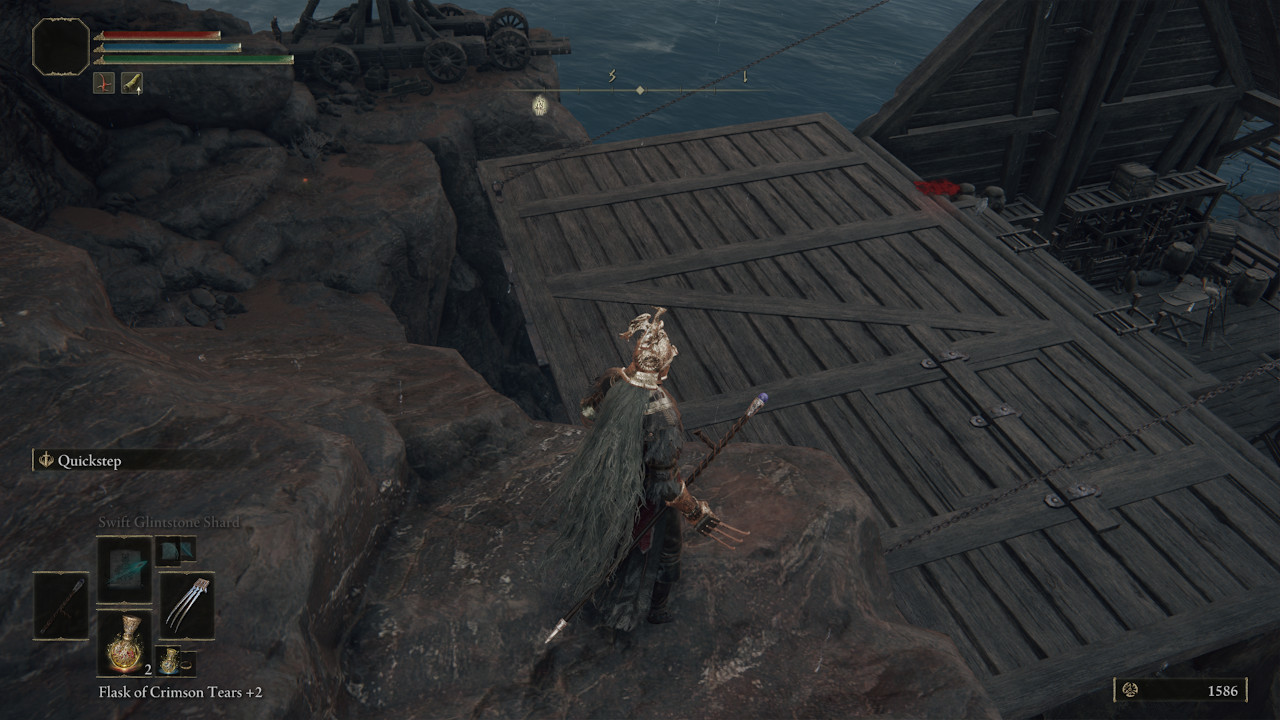1280x720 pixels.
Task: Select the small next-spell preview icon
Action: tap(173, 550)
